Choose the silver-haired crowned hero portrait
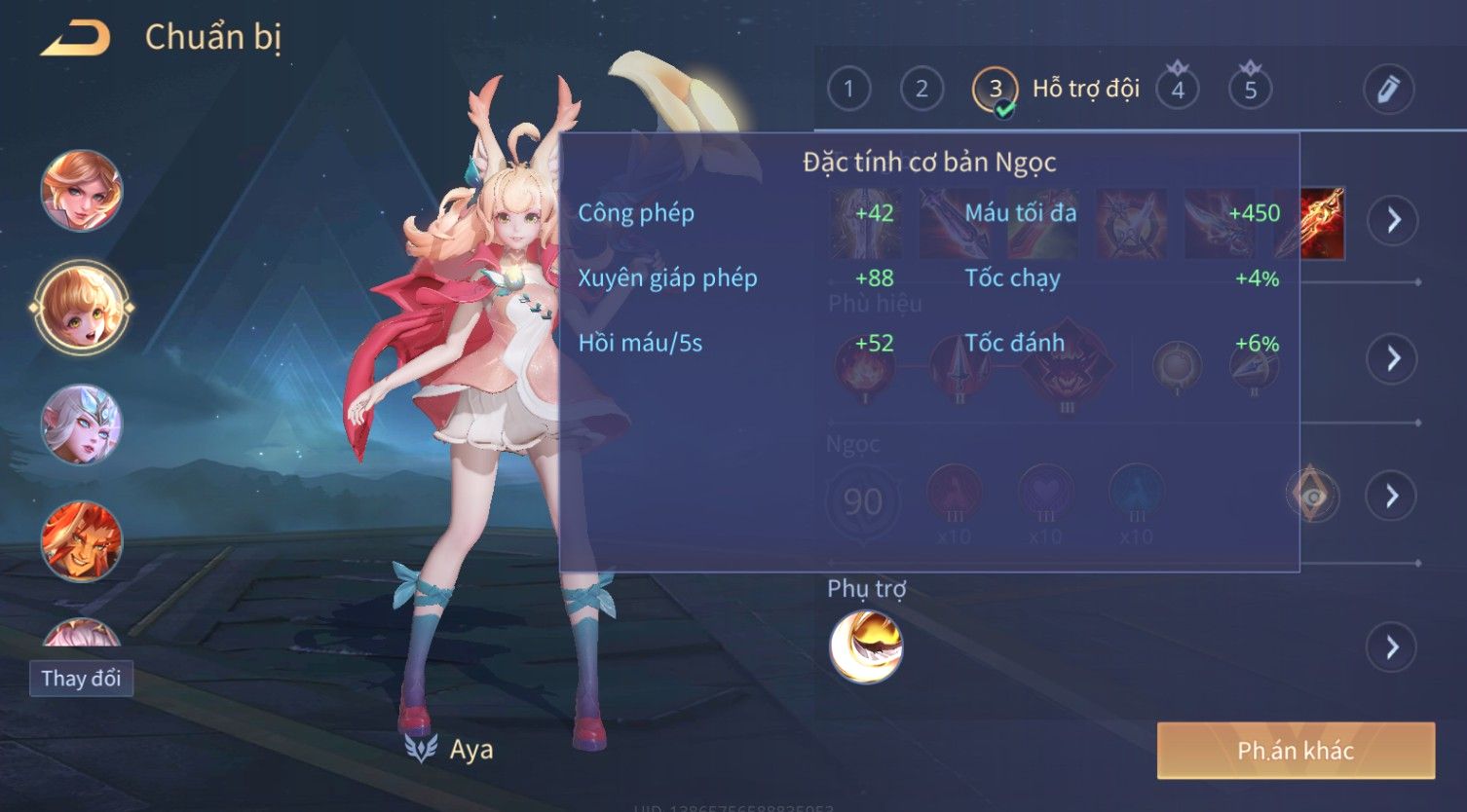Image resolution: width=1467 pixels, height=812 pixels. tap(82, 424)
